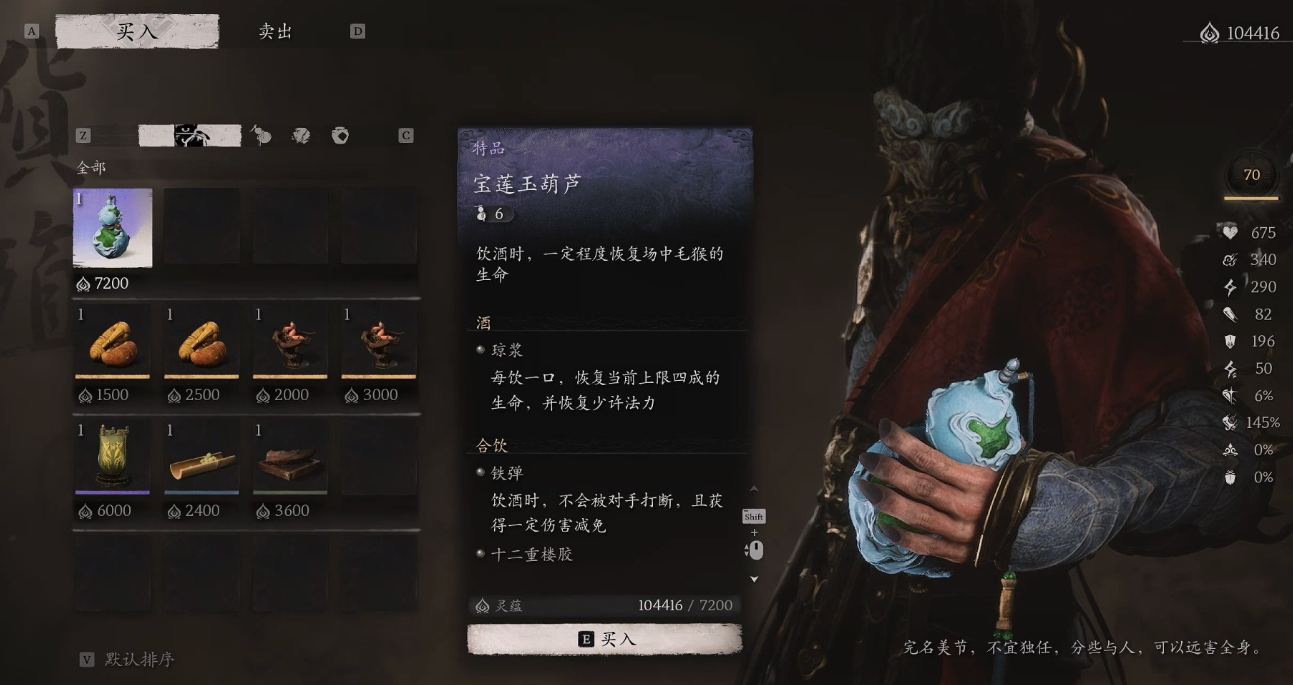Select the bronze goblet item priced 3000
Screen dimensions: 1293x685
pyautogui.click(x=379, y=341)
